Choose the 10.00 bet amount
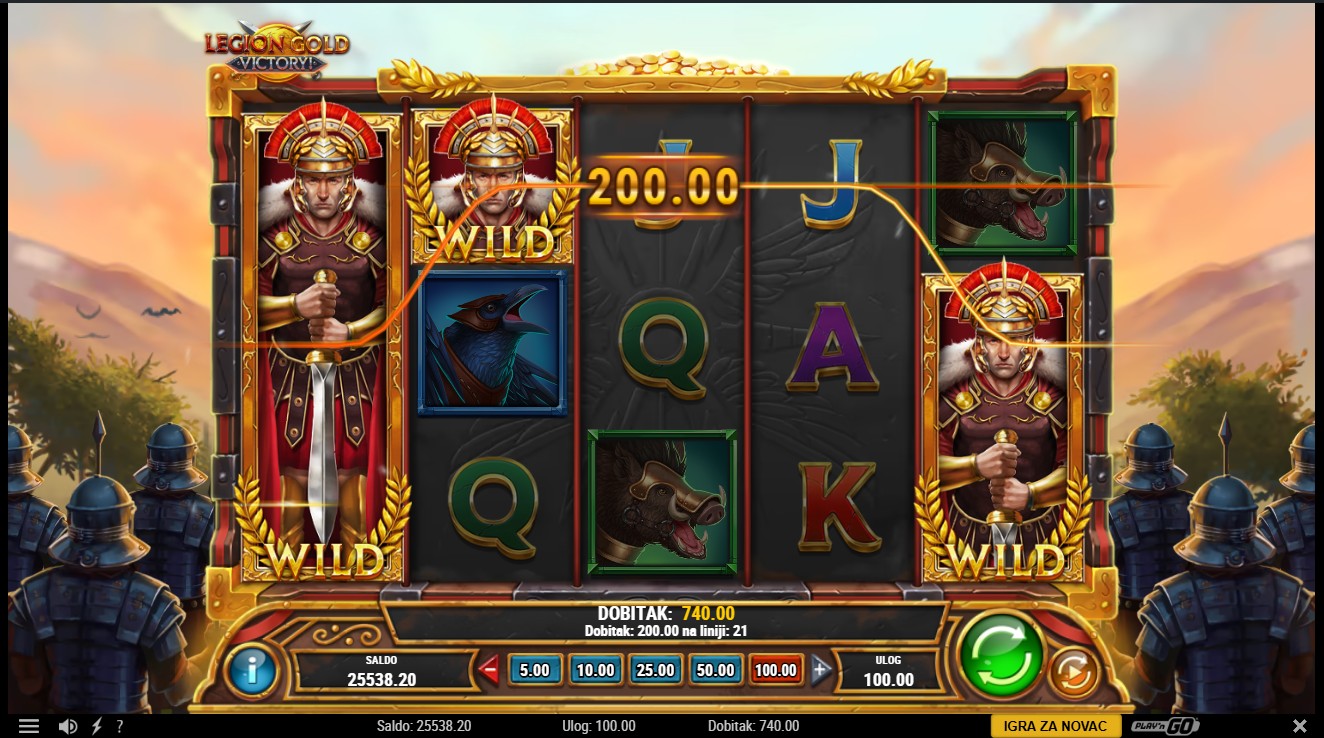The image size is (1324, 738). click(x=595, y=670)
